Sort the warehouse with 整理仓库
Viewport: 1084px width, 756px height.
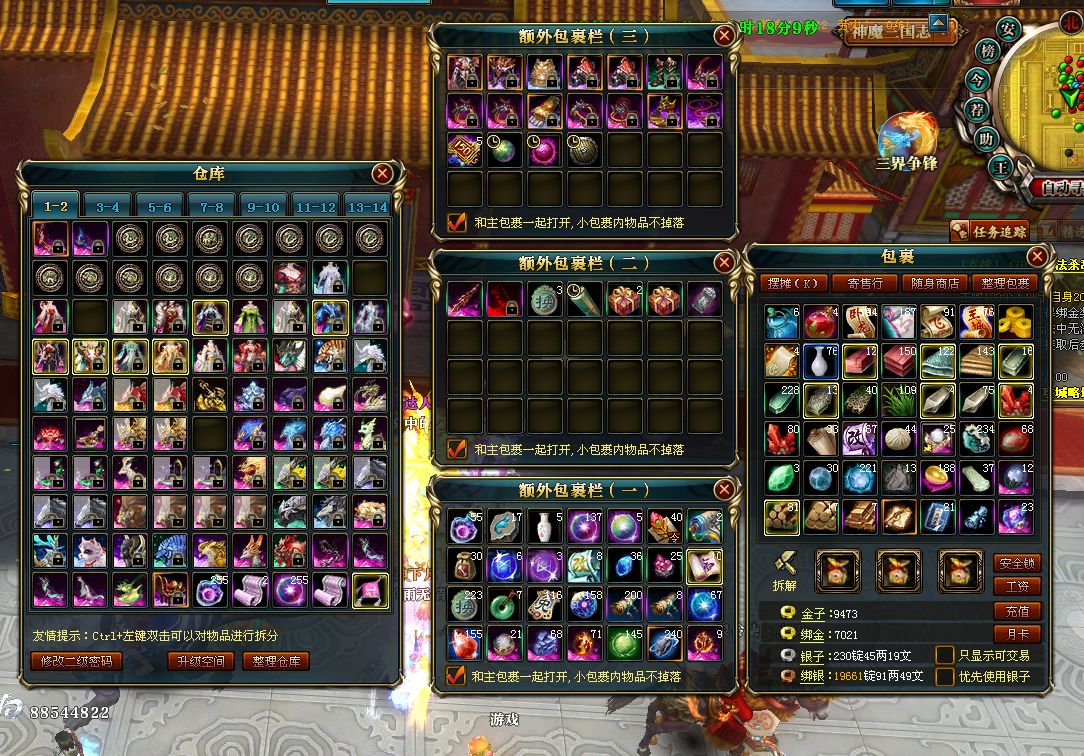tap(276, 661)
